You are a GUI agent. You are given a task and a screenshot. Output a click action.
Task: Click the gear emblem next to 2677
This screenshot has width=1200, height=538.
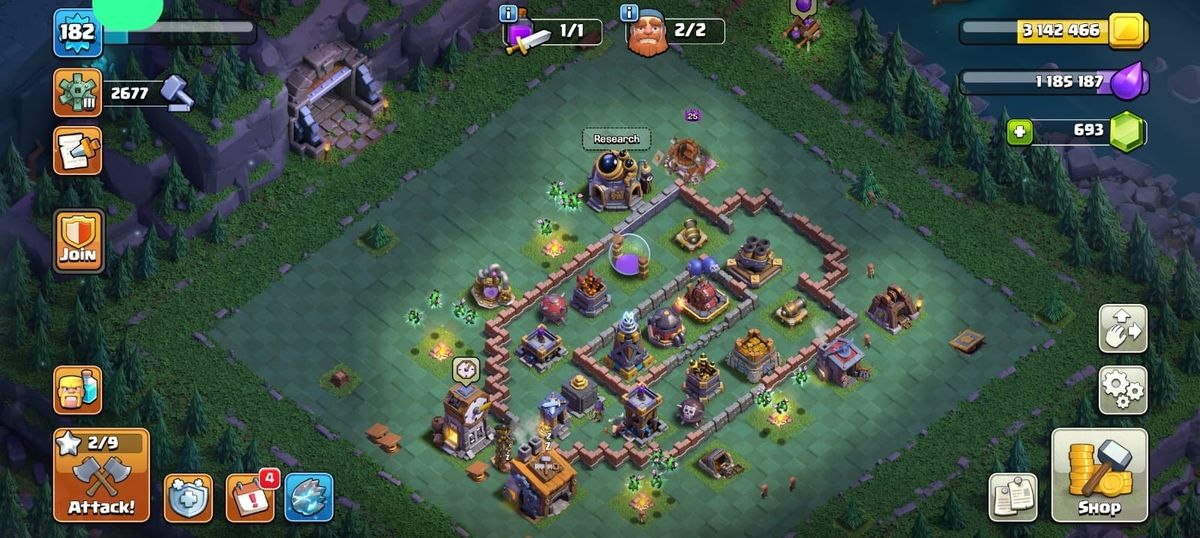77,94
